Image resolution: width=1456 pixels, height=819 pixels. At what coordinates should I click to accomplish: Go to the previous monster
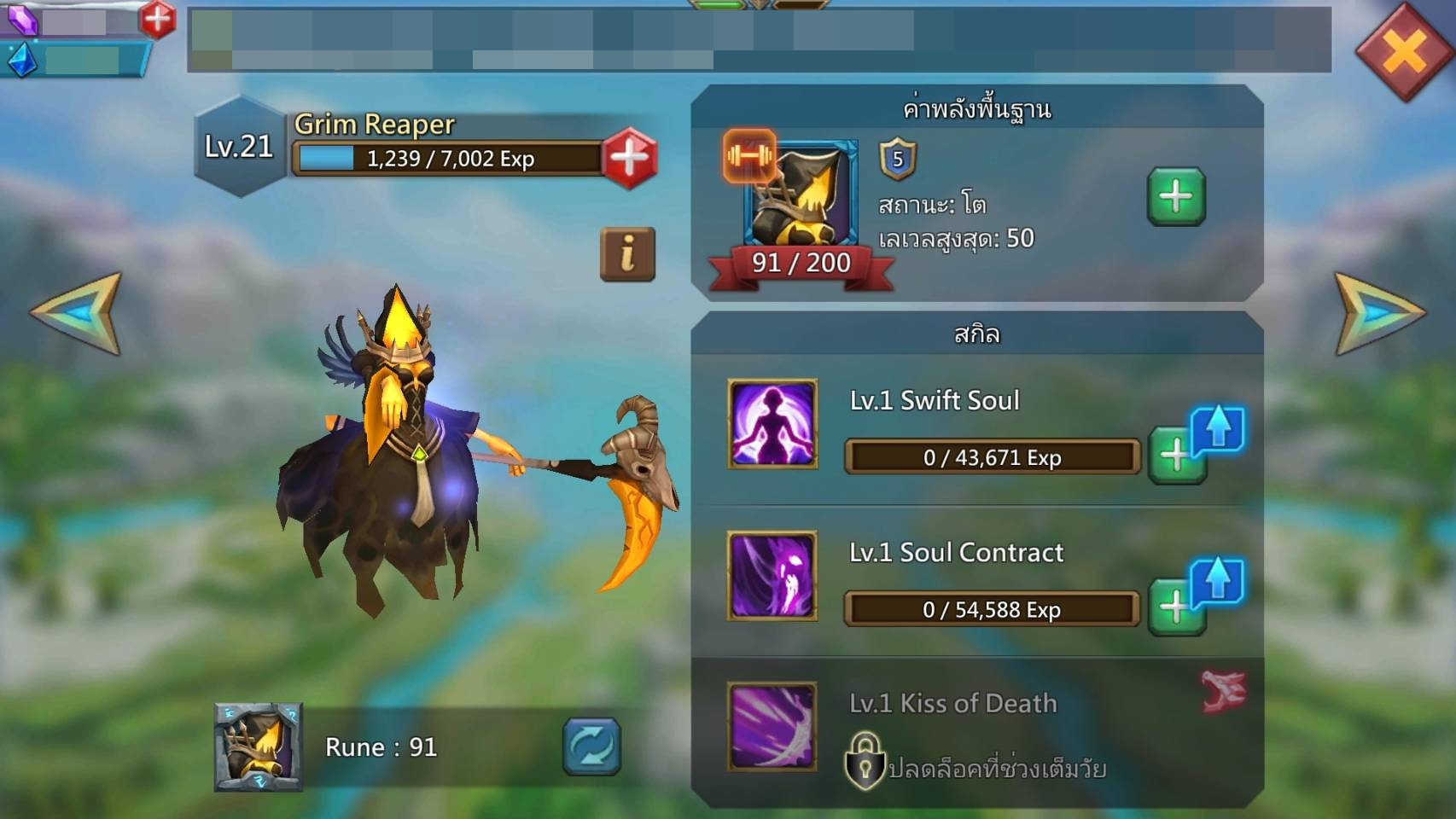(x=79, y=313)
